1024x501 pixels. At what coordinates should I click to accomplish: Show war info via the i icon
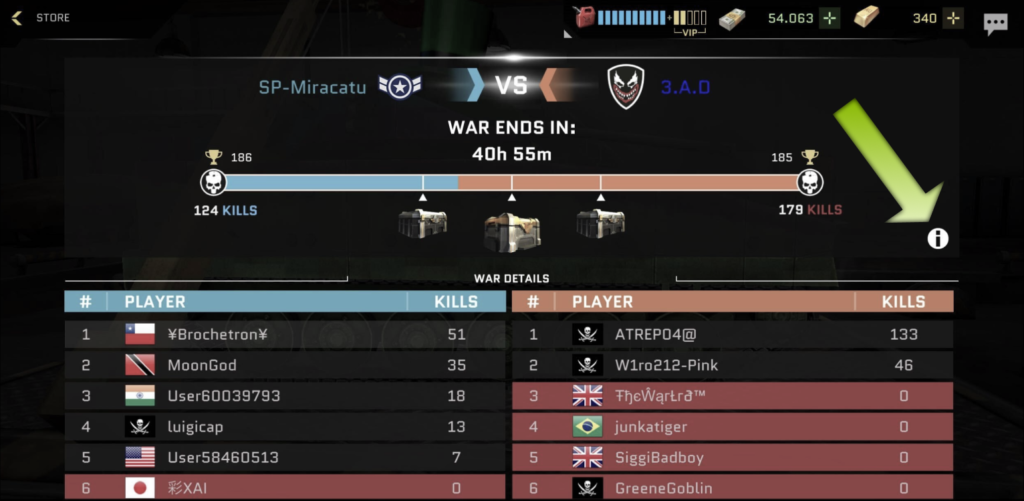[x=938, y=238]
